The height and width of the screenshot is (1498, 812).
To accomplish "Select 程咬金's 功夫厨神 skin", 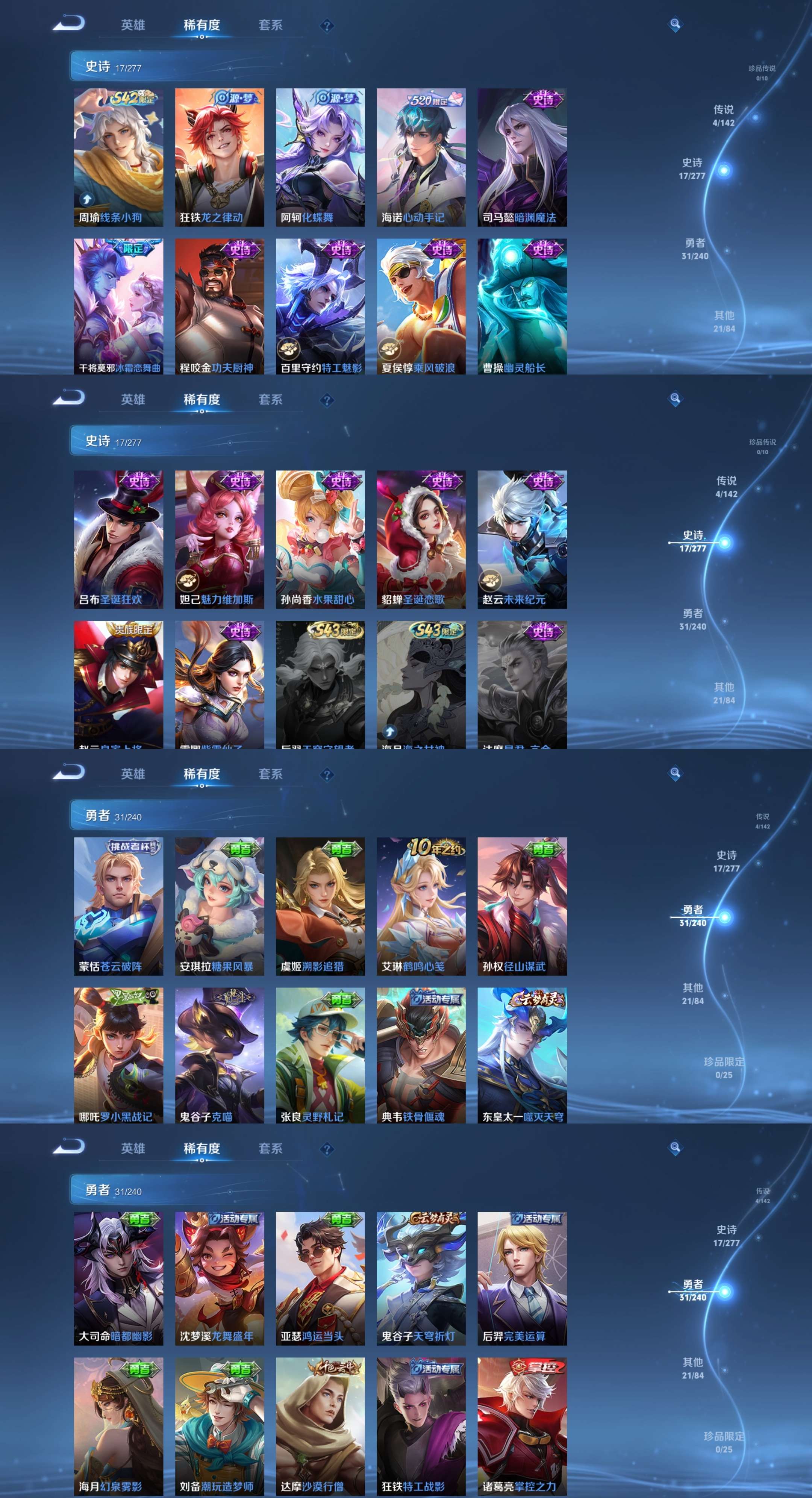I will click(x=219, y=306).
